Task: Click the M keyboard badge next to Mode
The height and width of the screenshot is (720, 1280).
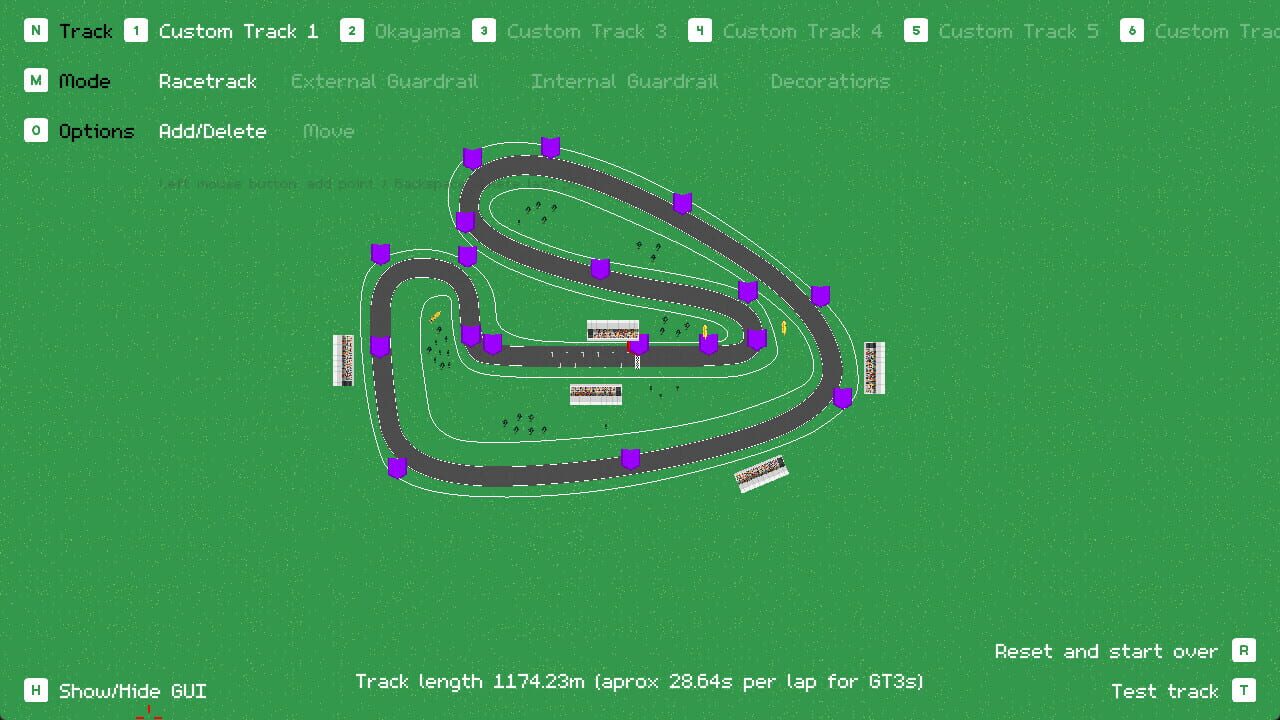Action: [x=36, y=81]
